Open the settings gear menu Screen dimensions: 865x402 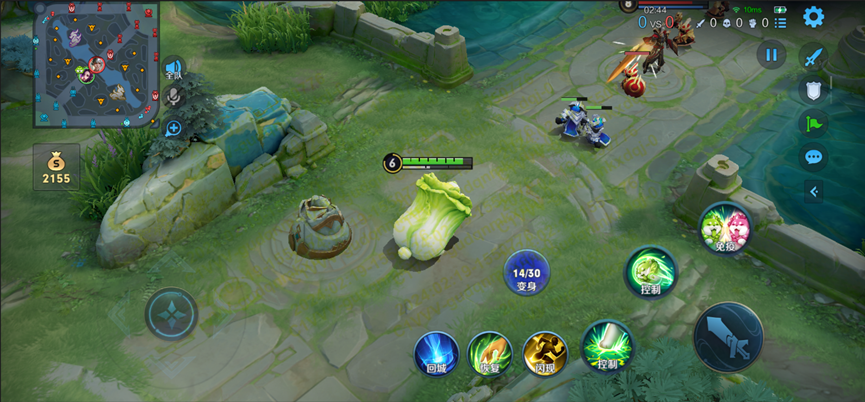[x=813, y=17]
